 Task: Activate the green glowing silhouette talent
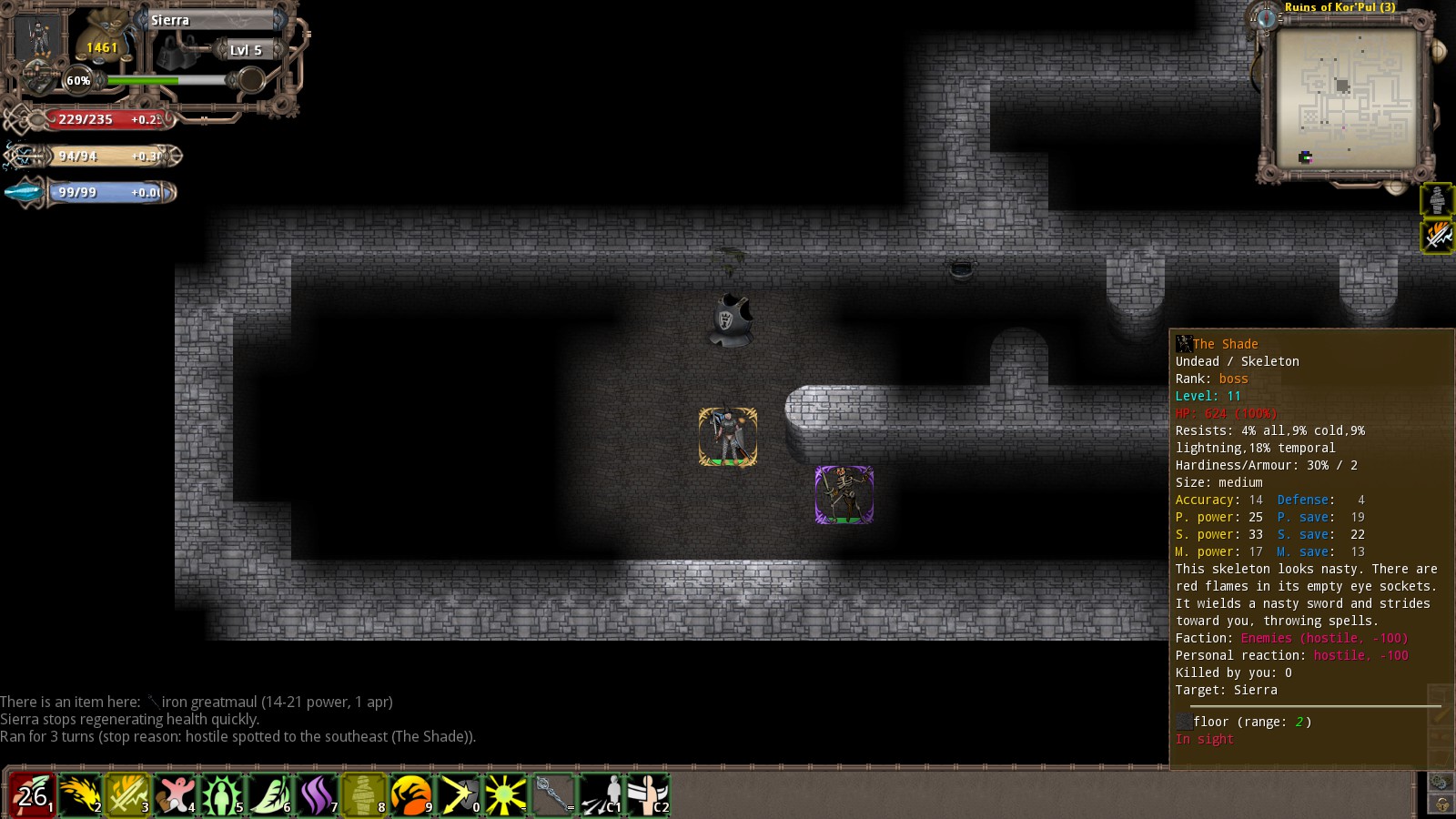click(x=222, y=794)
